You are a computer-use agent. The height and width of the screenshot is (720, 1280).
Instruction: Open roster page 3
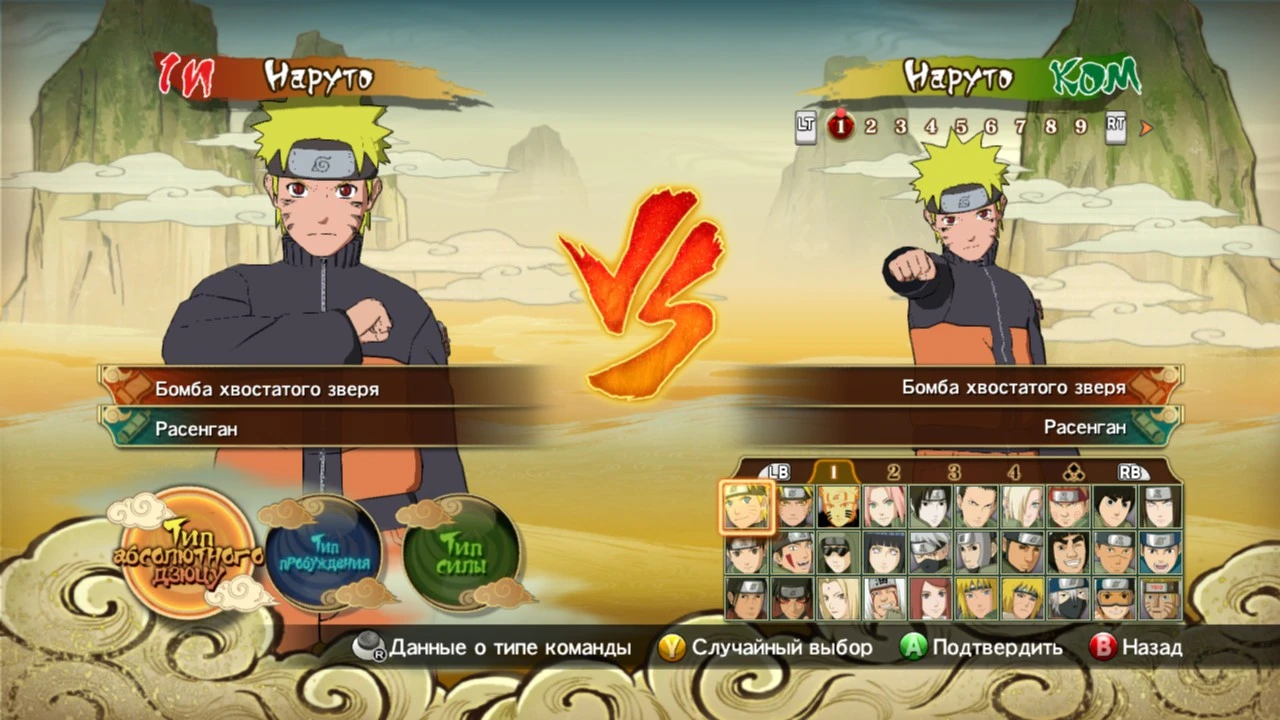[954, 472]
